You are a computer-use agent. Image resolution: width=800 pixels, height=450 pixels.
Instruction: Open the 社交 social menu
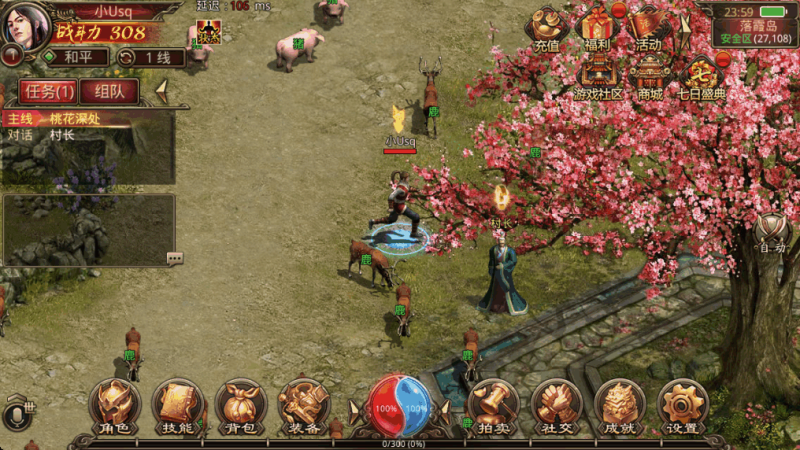pyautogui.click(x=556, y=405)
